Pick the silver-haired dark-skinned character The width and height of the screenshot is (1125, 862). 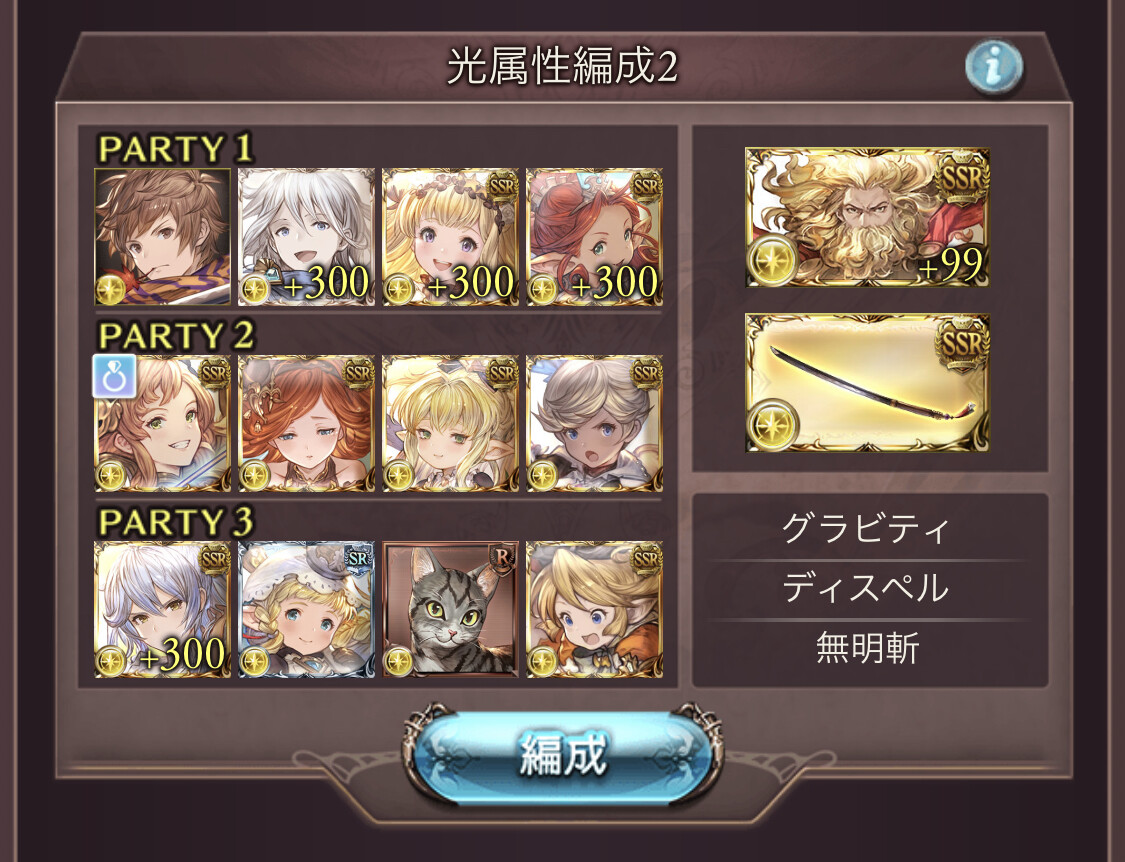594,424
